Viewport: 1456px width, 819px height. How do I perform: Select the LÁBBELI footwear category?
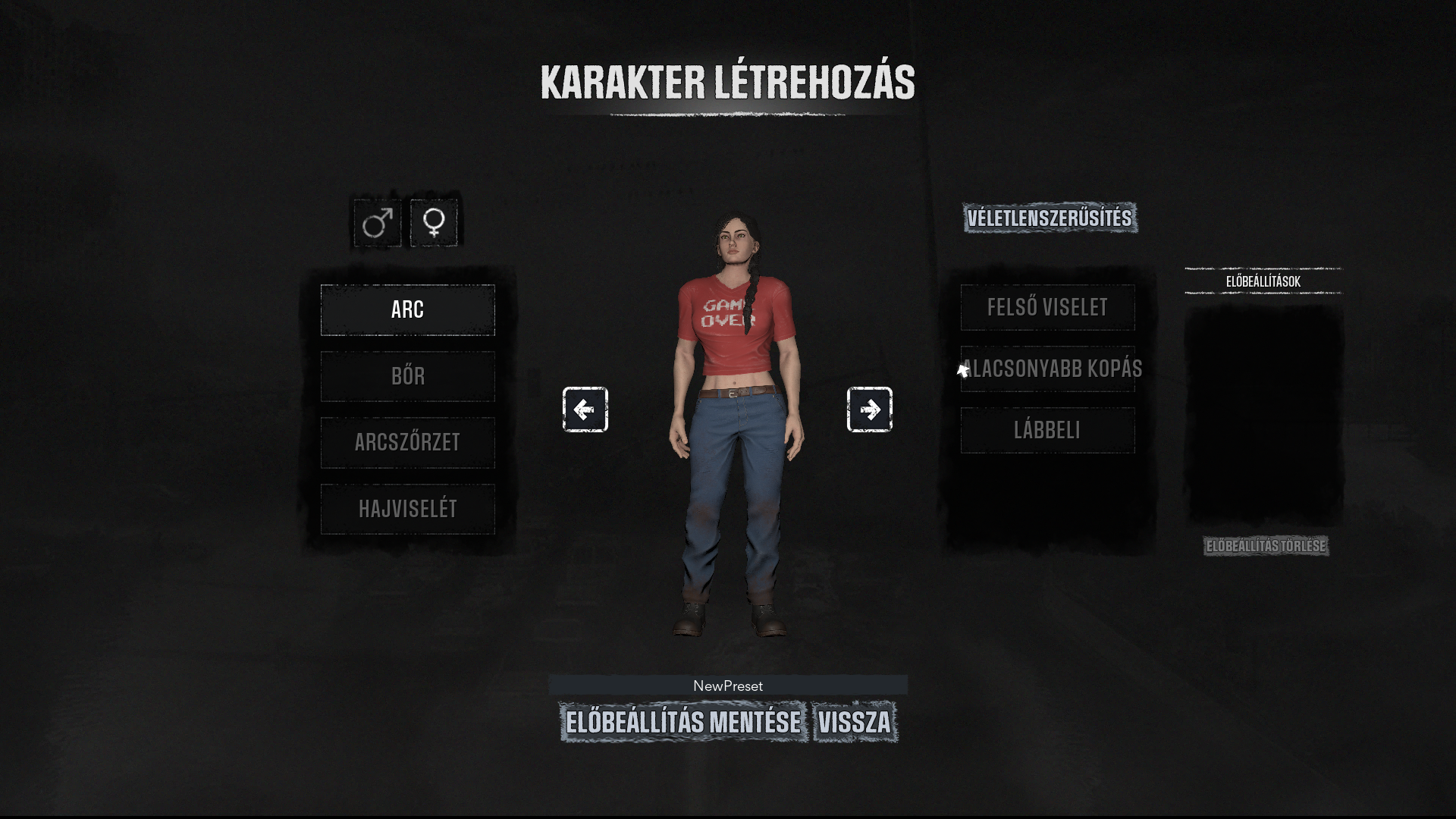1047,431
